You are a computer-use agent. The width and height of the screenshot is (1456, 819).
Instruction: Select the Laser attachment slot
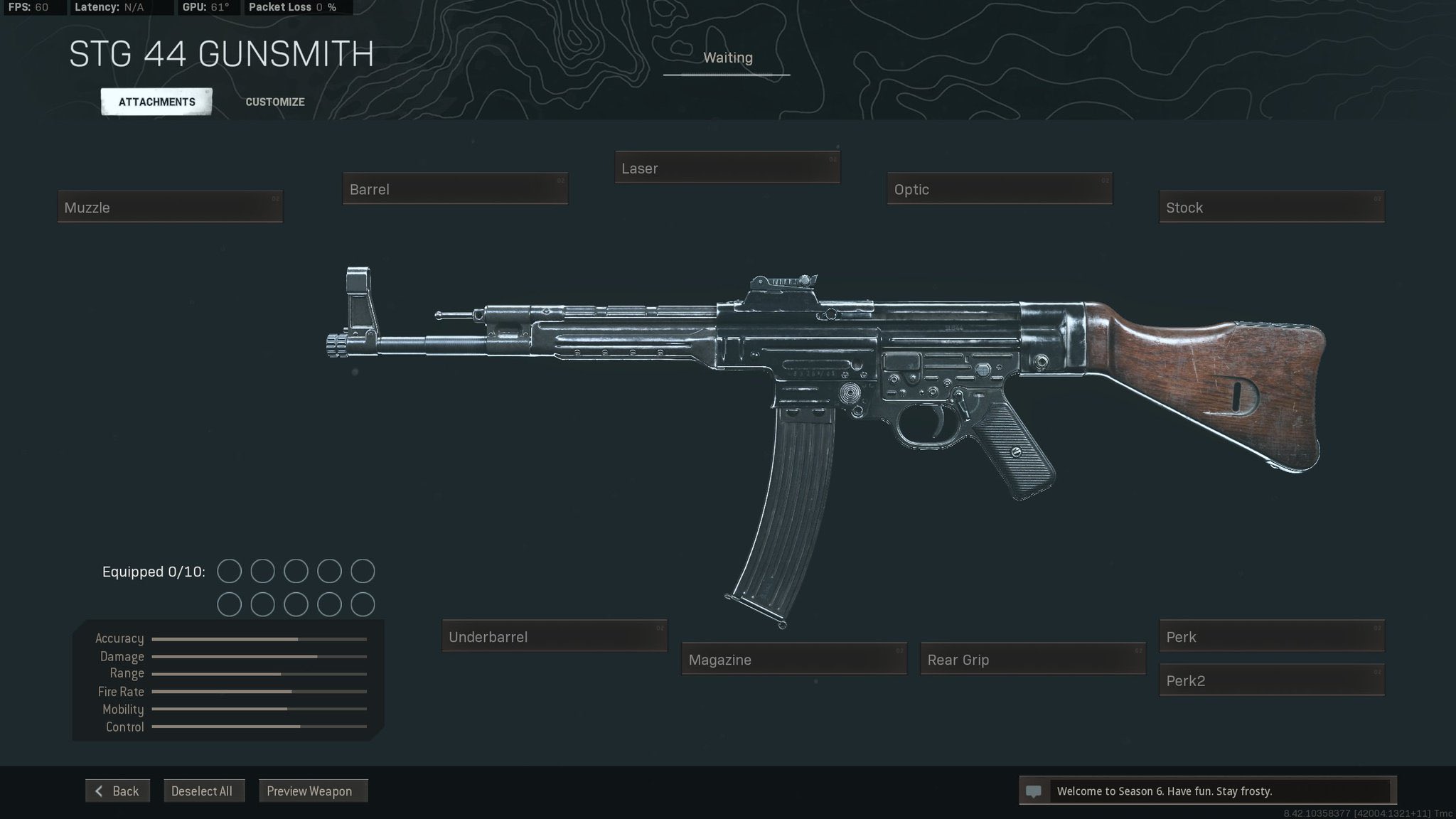click(727, 168)
